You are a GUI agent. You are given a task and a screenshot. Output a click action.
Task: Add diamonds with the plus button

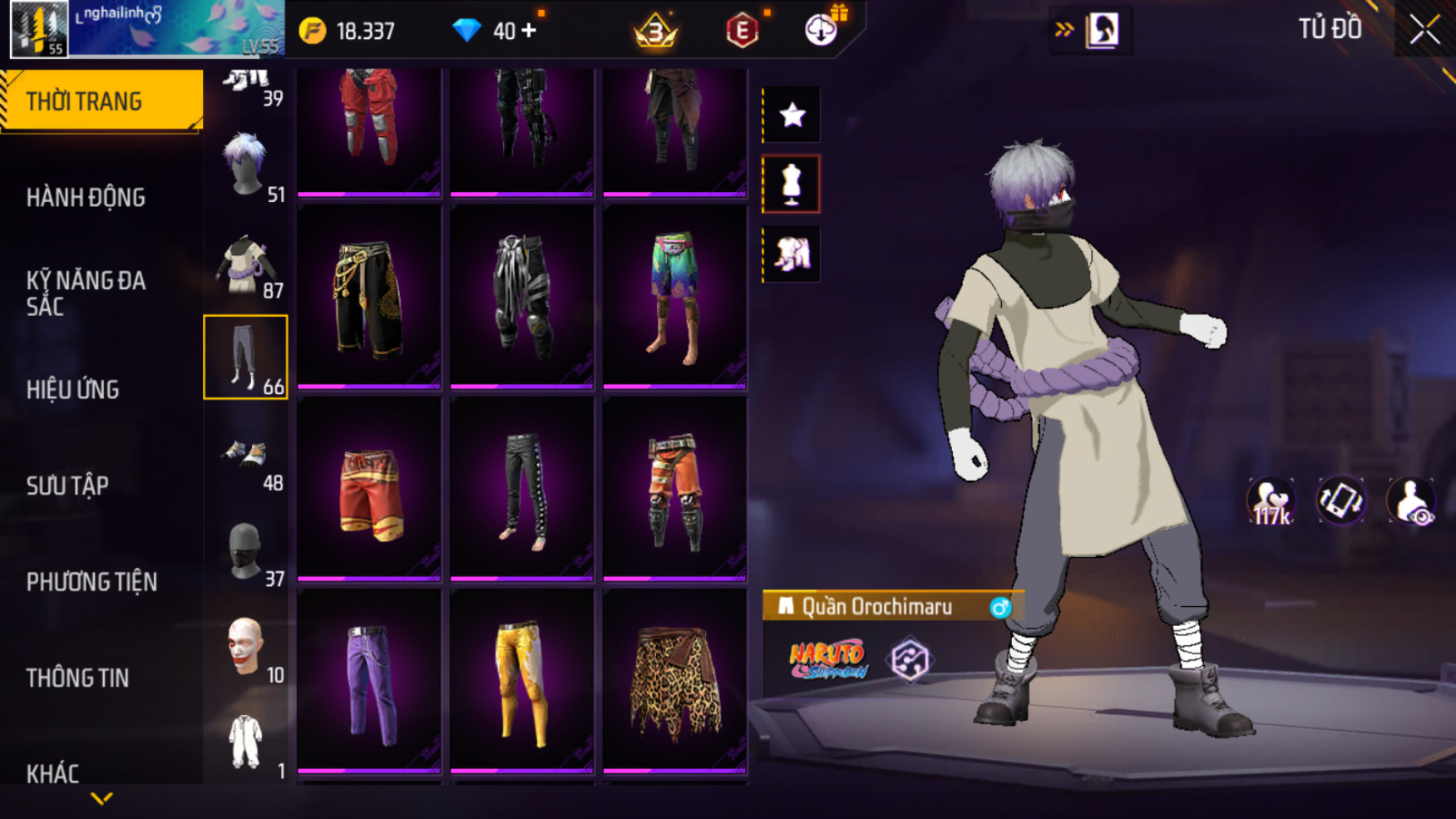coord(529,31)
